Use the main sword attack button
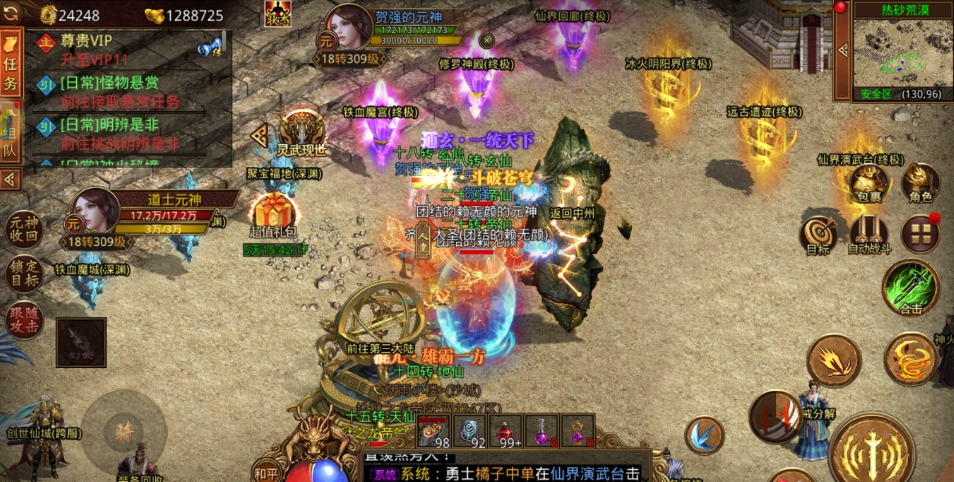 pyautogui.click(x=870, y=448)
